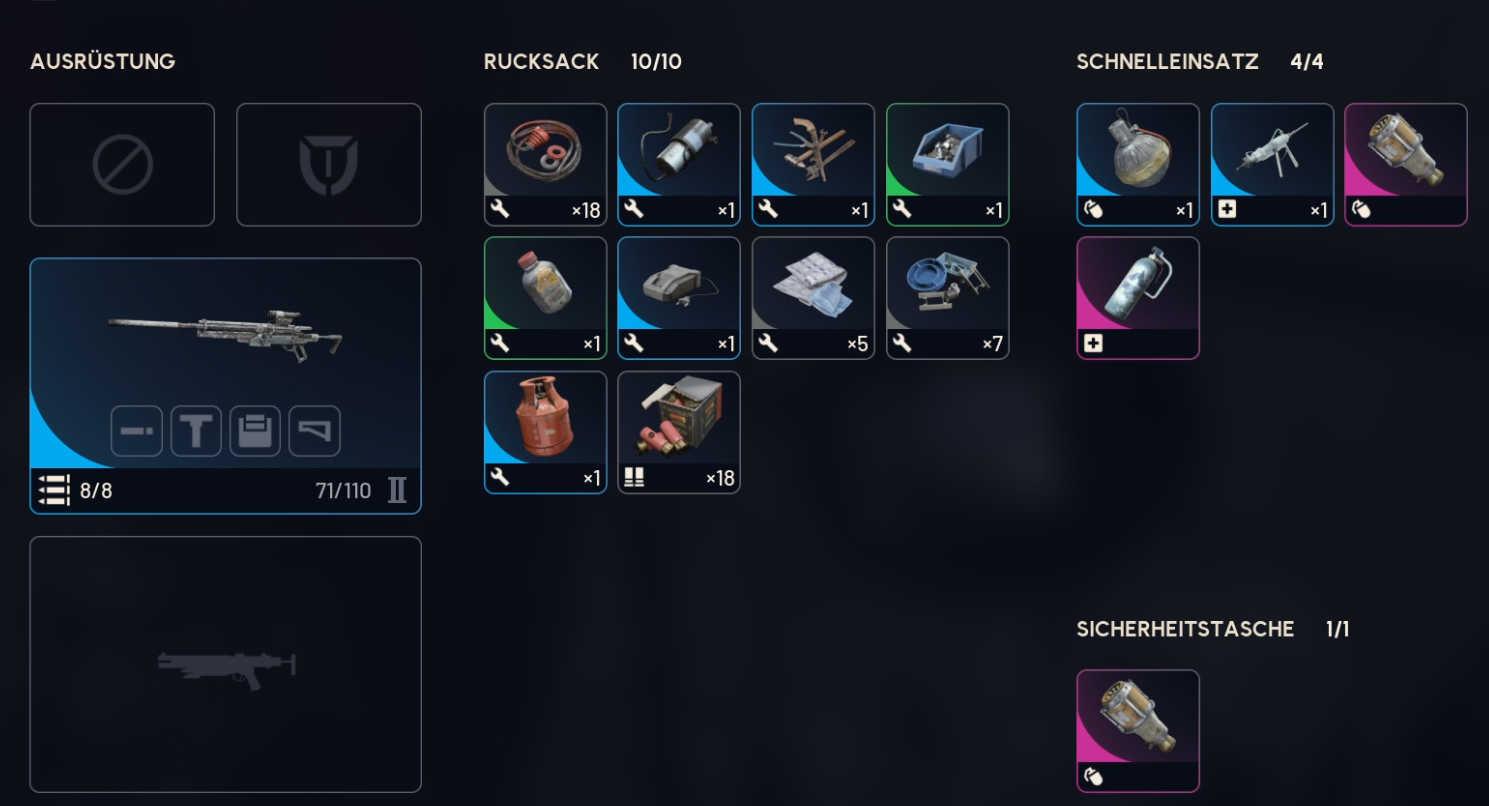Click the empty secondary weapon slot
Viewport: 1489px width, 806px height.
click(x=225, y=664)
